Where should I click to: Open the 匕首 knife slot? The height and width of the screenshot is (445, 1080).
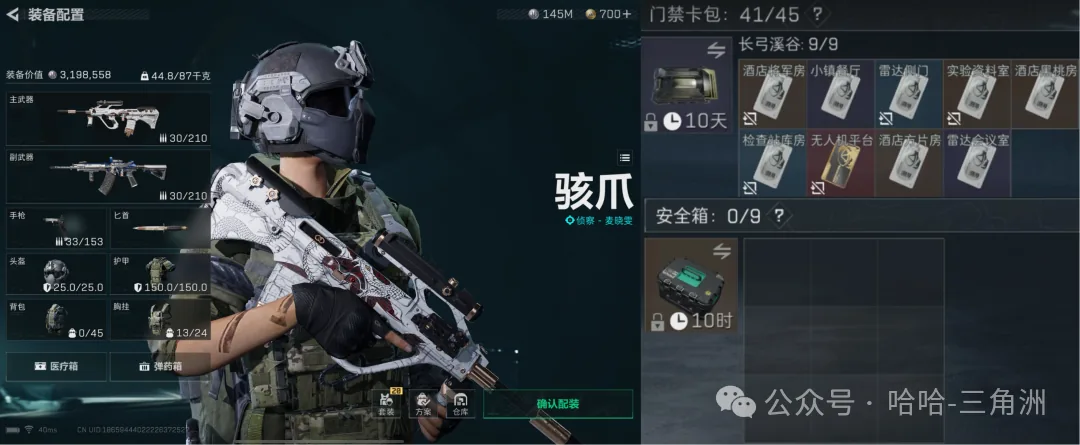(160, 228)
